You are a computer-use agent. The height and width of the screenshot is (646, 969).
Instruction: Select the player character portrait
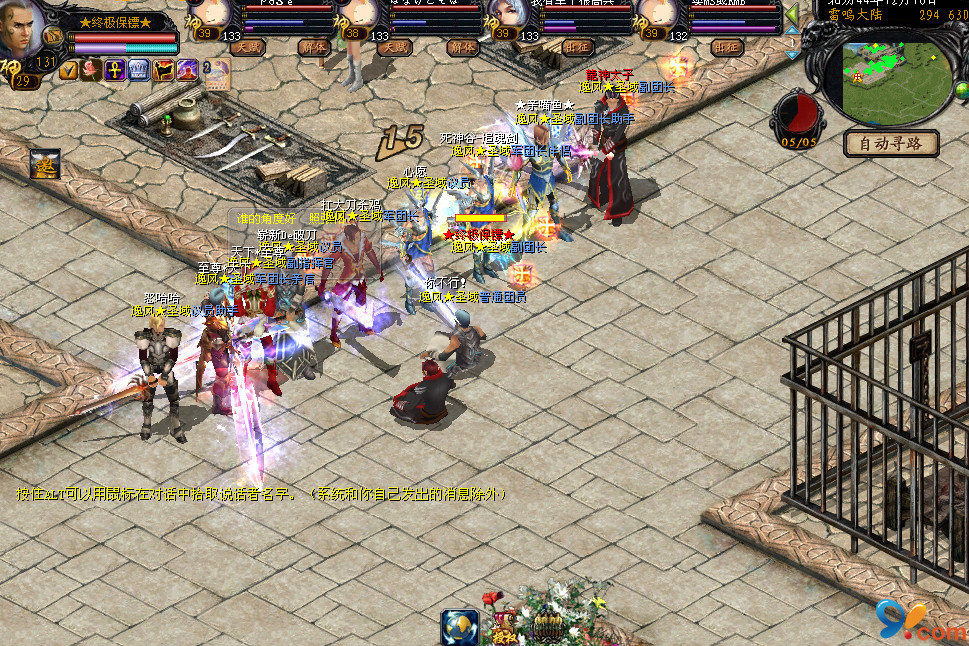(21, 32)
